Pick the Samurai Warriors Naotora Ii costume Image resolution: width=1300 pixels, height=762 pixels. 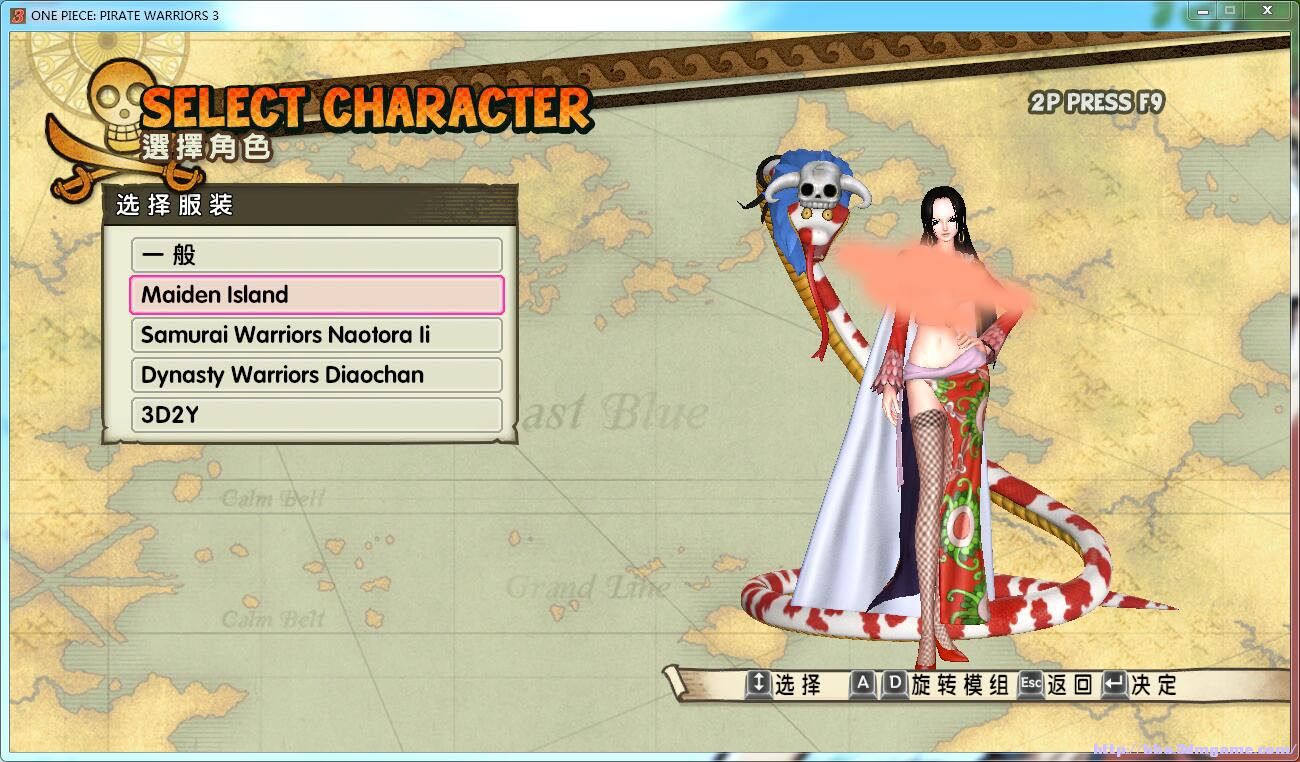pyautogui.click(x=316, y=335)
